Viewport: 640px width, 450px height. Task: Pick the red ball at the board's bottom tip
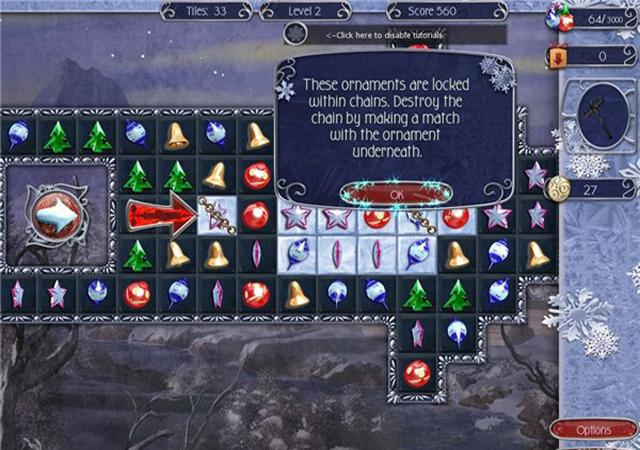pyautogui.click(x=417, y=372)
